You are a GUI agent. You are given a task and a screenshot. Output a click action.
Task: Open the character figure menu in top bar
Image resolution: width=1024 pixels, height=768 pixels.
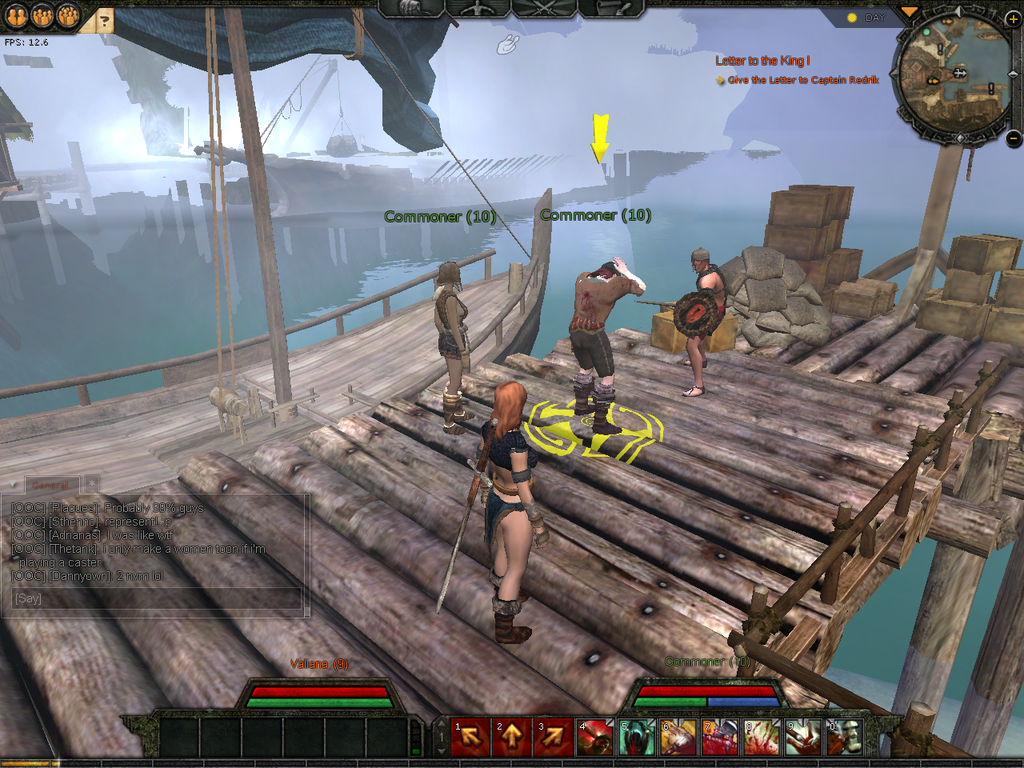476,8
